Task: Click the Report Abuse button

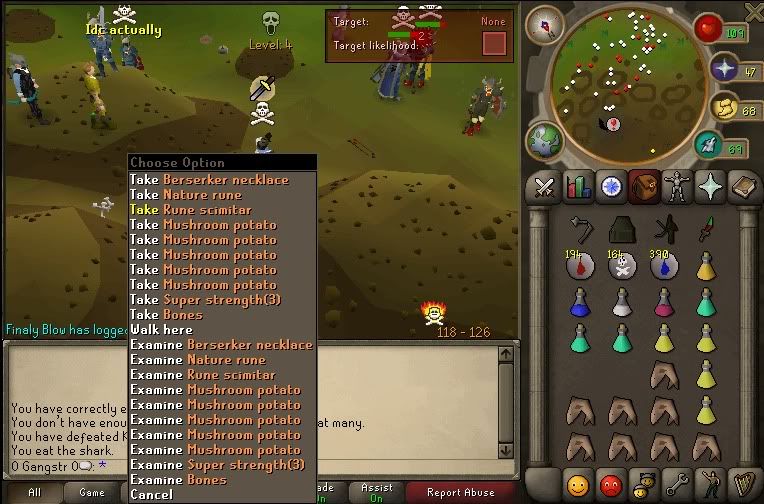Action: point(460,492)
